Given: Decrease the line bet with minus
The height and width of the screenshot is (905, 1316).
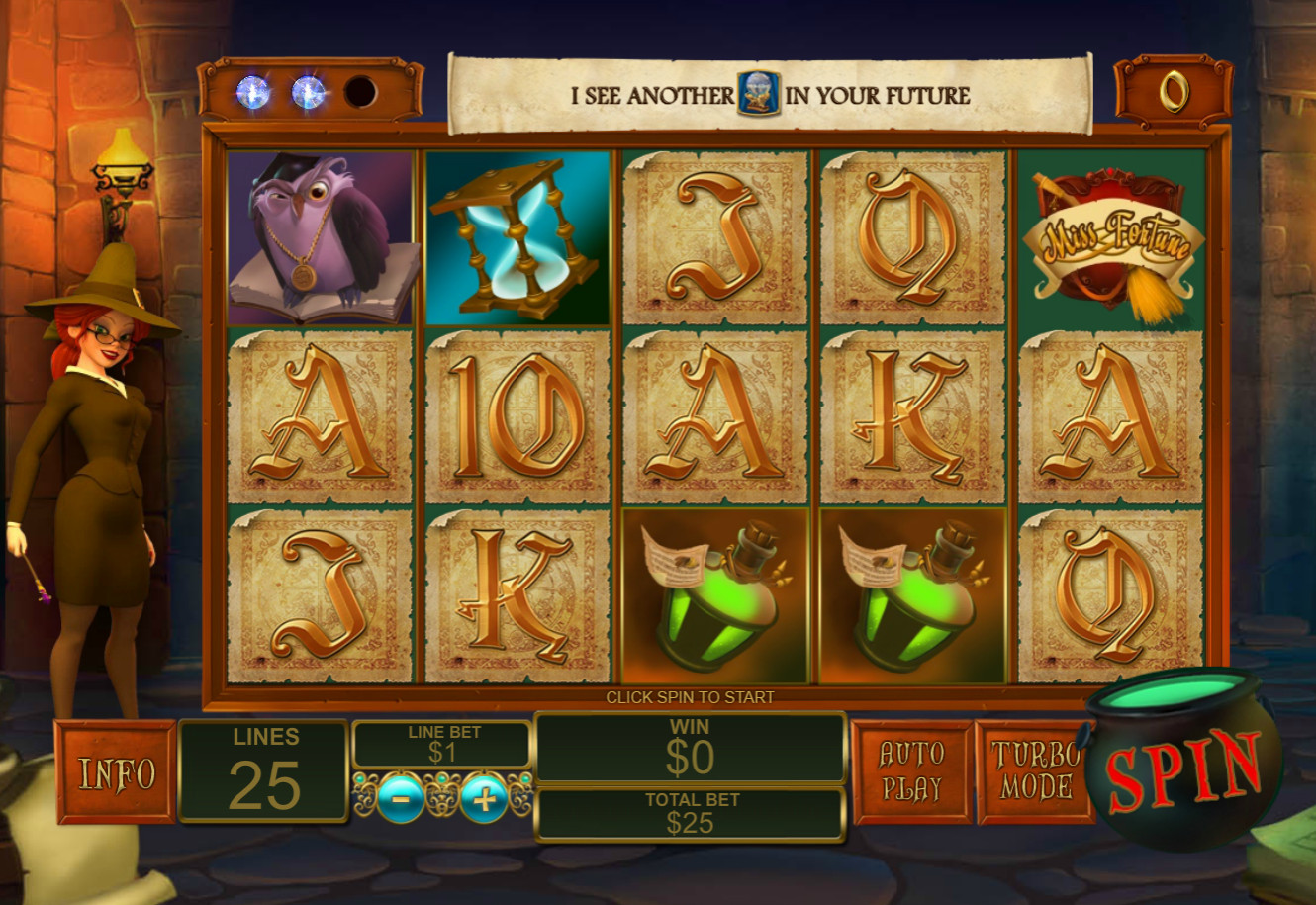Looking at the screenshot, I should pos(401,797).
